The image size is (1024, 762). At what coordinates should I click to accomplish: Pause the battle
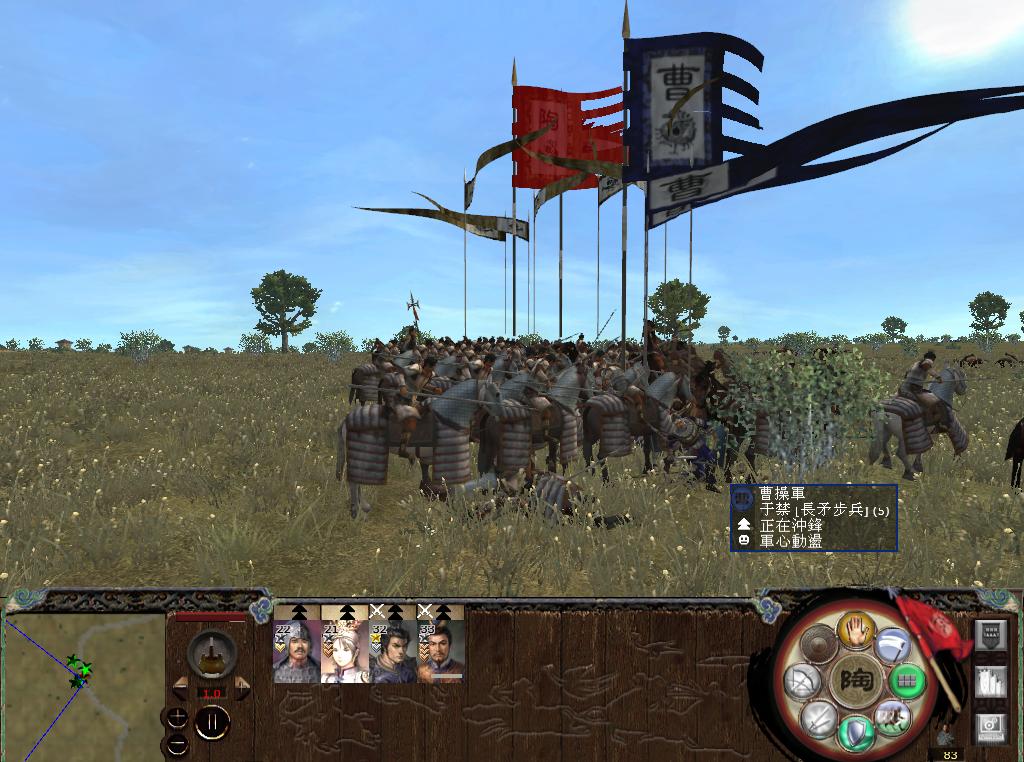coord(212,722)
